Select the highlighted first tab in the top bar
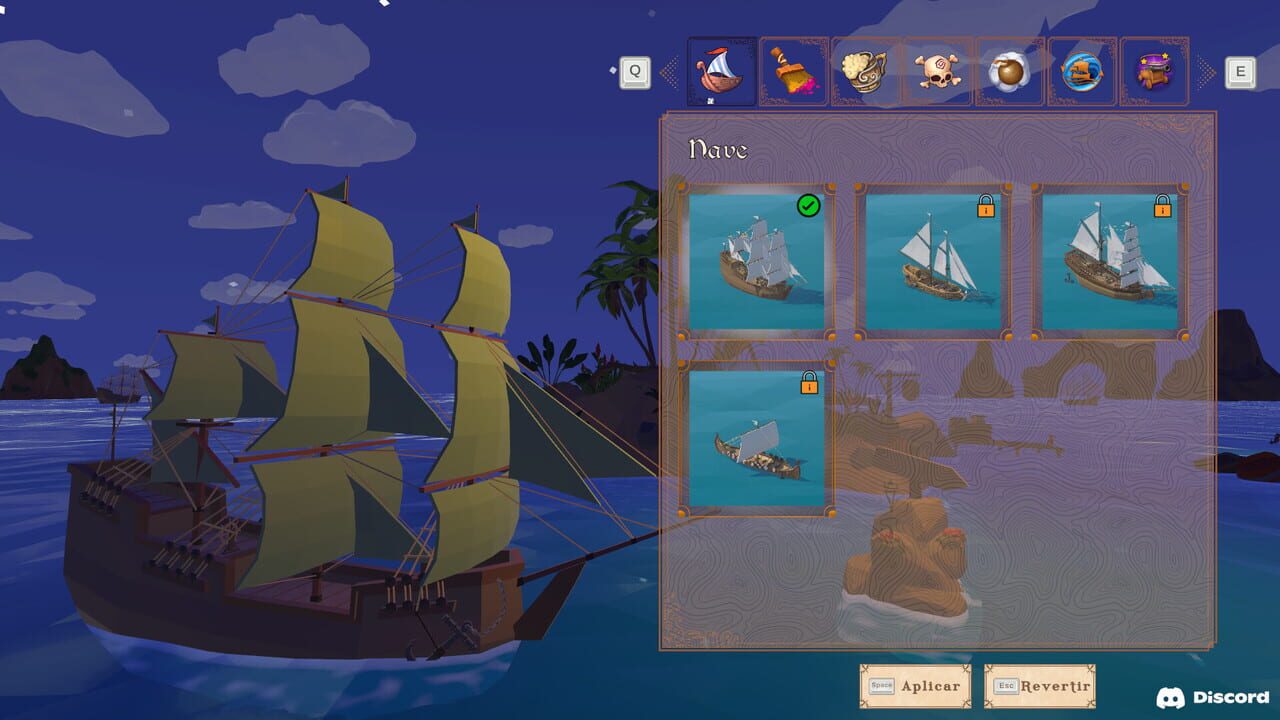This screenshot has width=1280, height=720. point(722,70)
